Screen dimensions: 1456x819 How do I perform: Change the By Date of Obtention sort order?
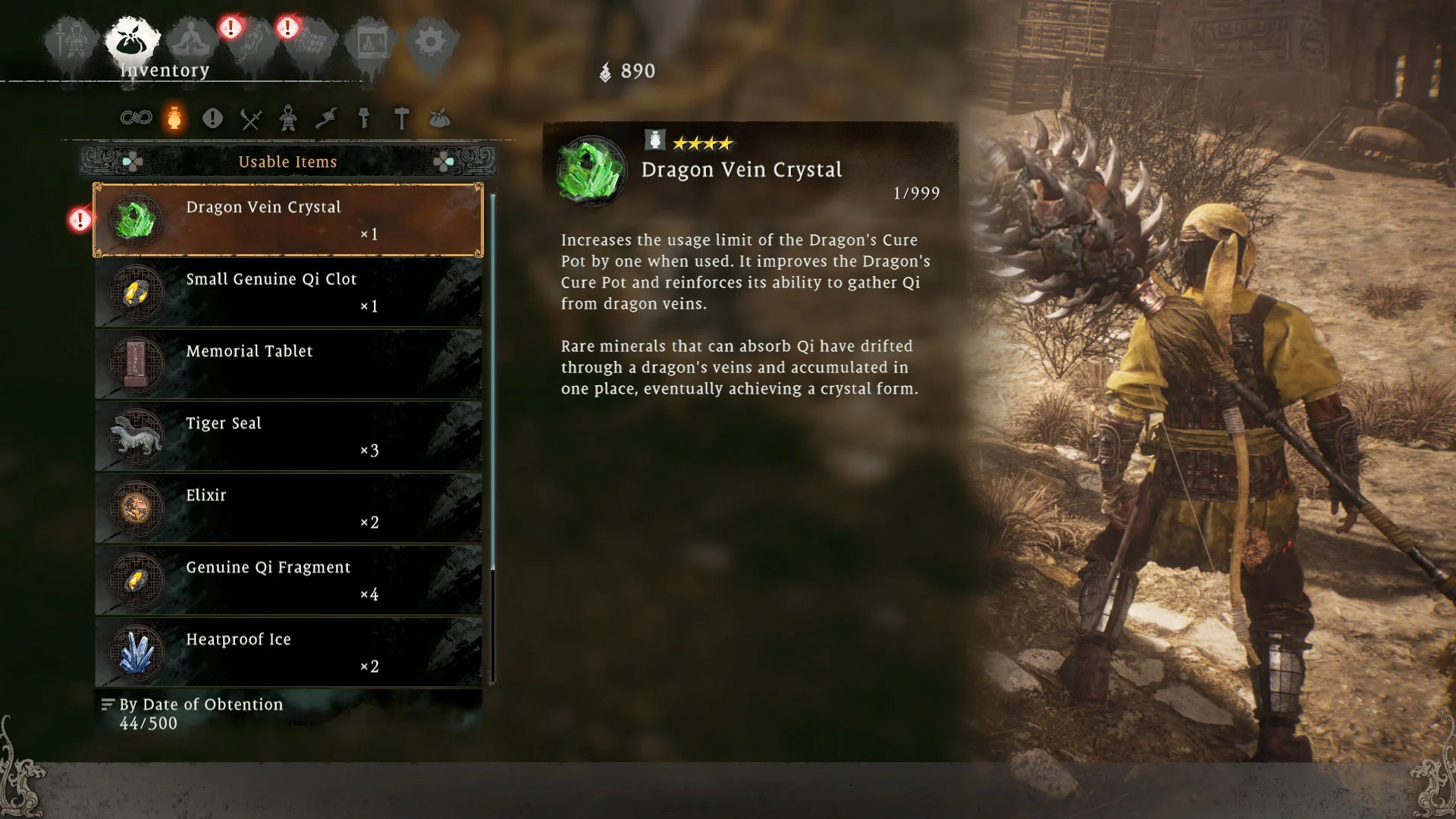tap(200, 704)
